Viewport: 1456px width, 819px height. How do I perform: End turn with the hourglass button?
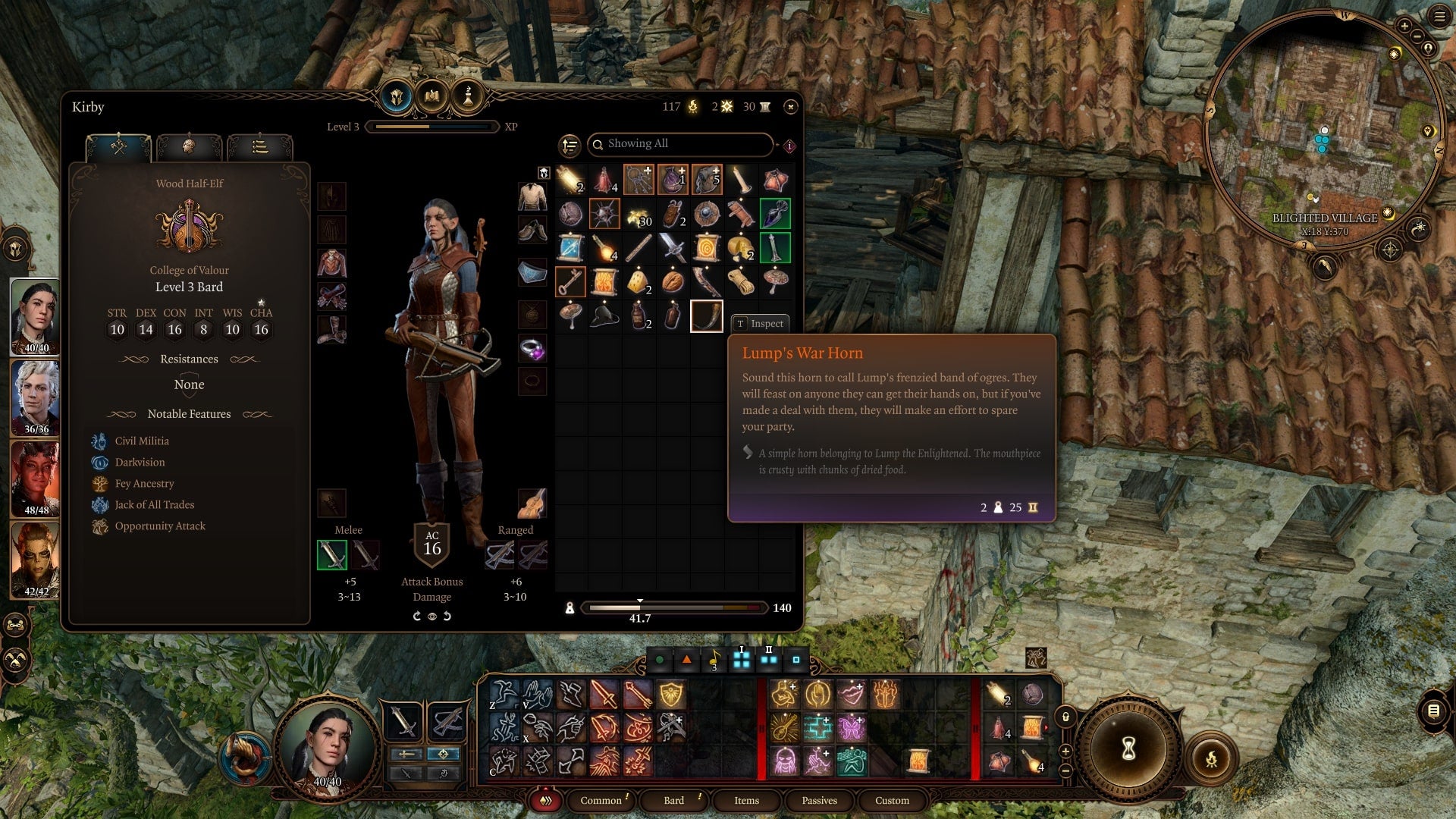pyautogui.click(x=1128, y=749)
